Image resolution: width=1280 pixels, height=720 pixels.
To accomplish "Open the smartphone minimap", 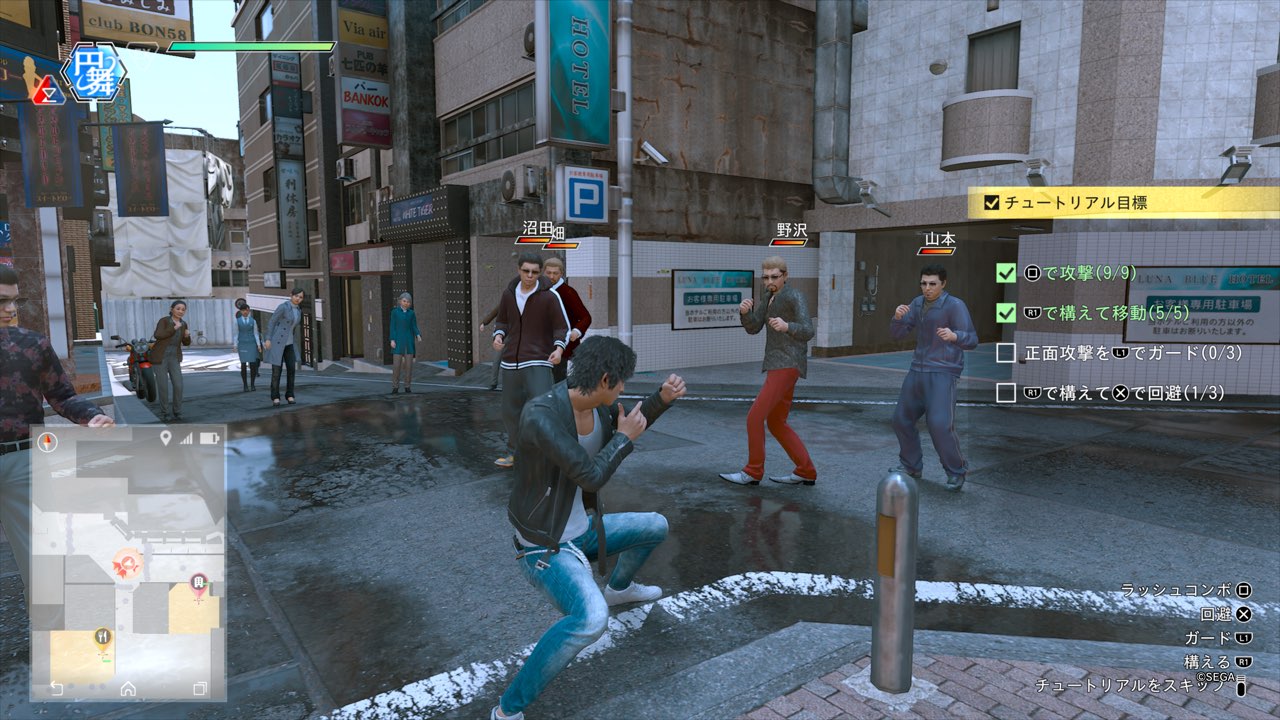I will (x=128, y=562).
